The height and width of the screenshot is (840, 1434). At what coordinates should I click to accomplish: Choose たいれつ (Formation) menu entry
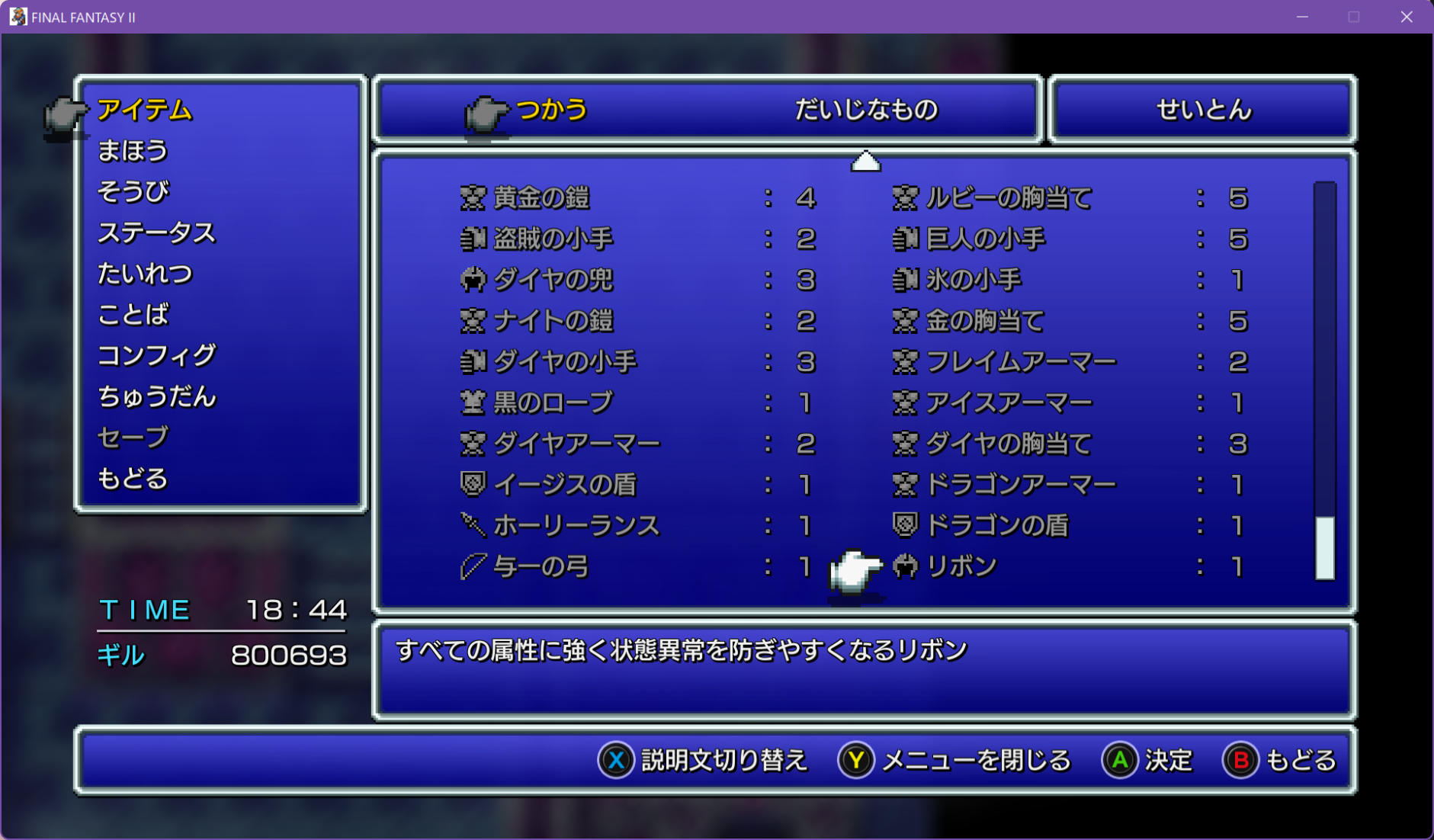145,274
